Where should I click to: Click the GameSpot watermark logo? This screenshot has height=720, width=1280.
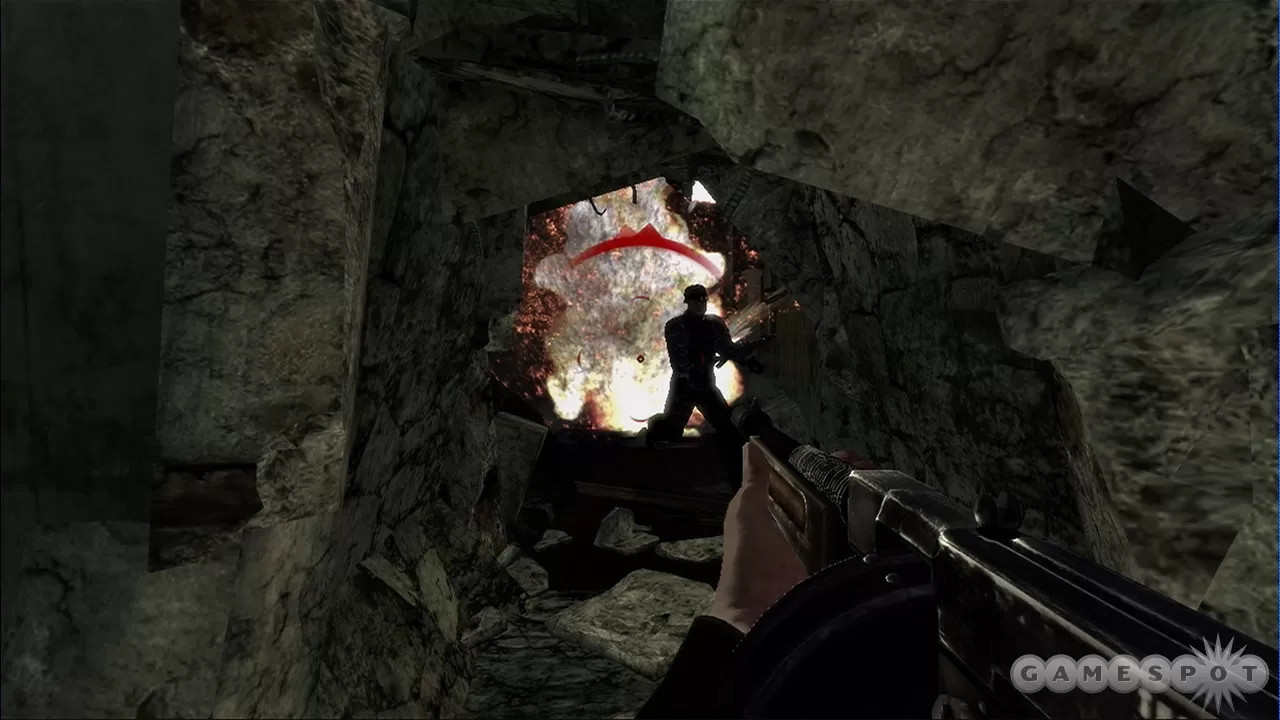click(1138, 673)
